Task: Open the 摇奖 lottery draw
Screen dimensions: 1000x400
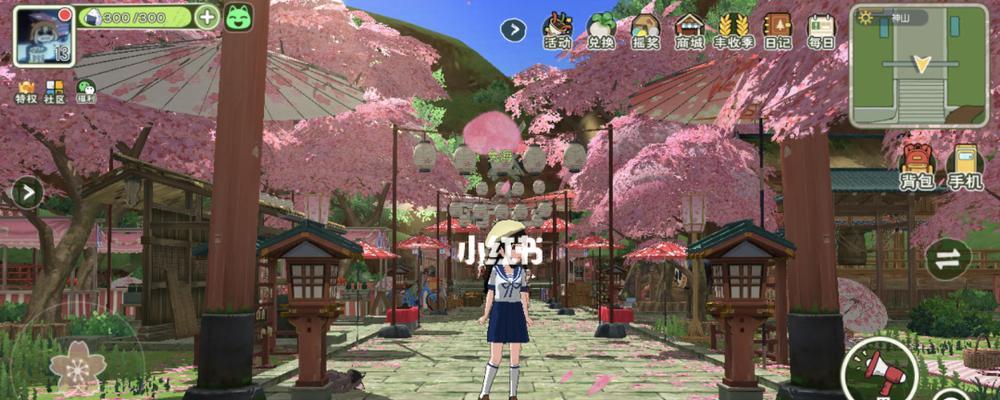Action: click(x=645, y=31)
